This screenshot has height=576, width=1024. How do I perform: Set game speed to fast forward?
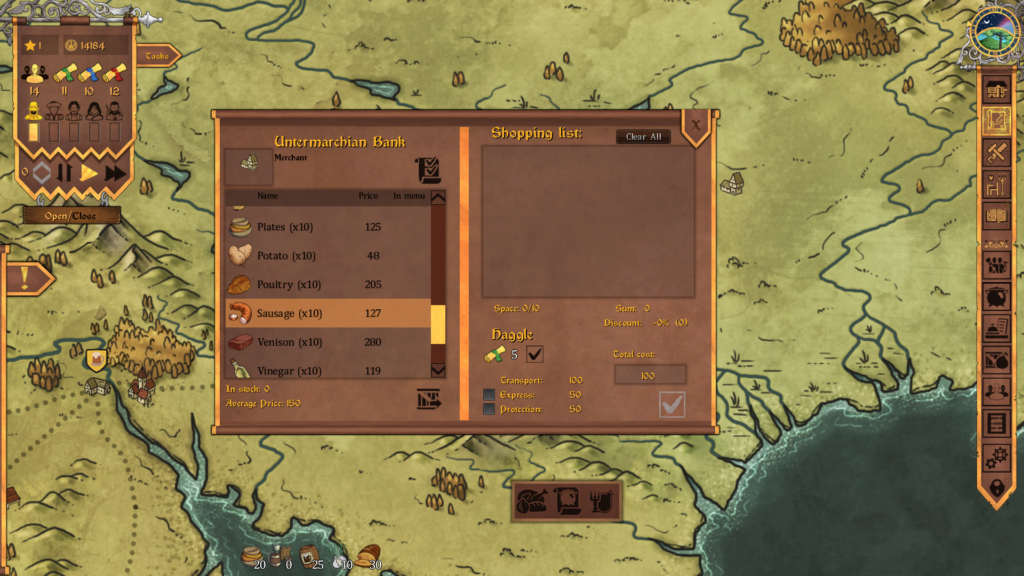(115, 173)
